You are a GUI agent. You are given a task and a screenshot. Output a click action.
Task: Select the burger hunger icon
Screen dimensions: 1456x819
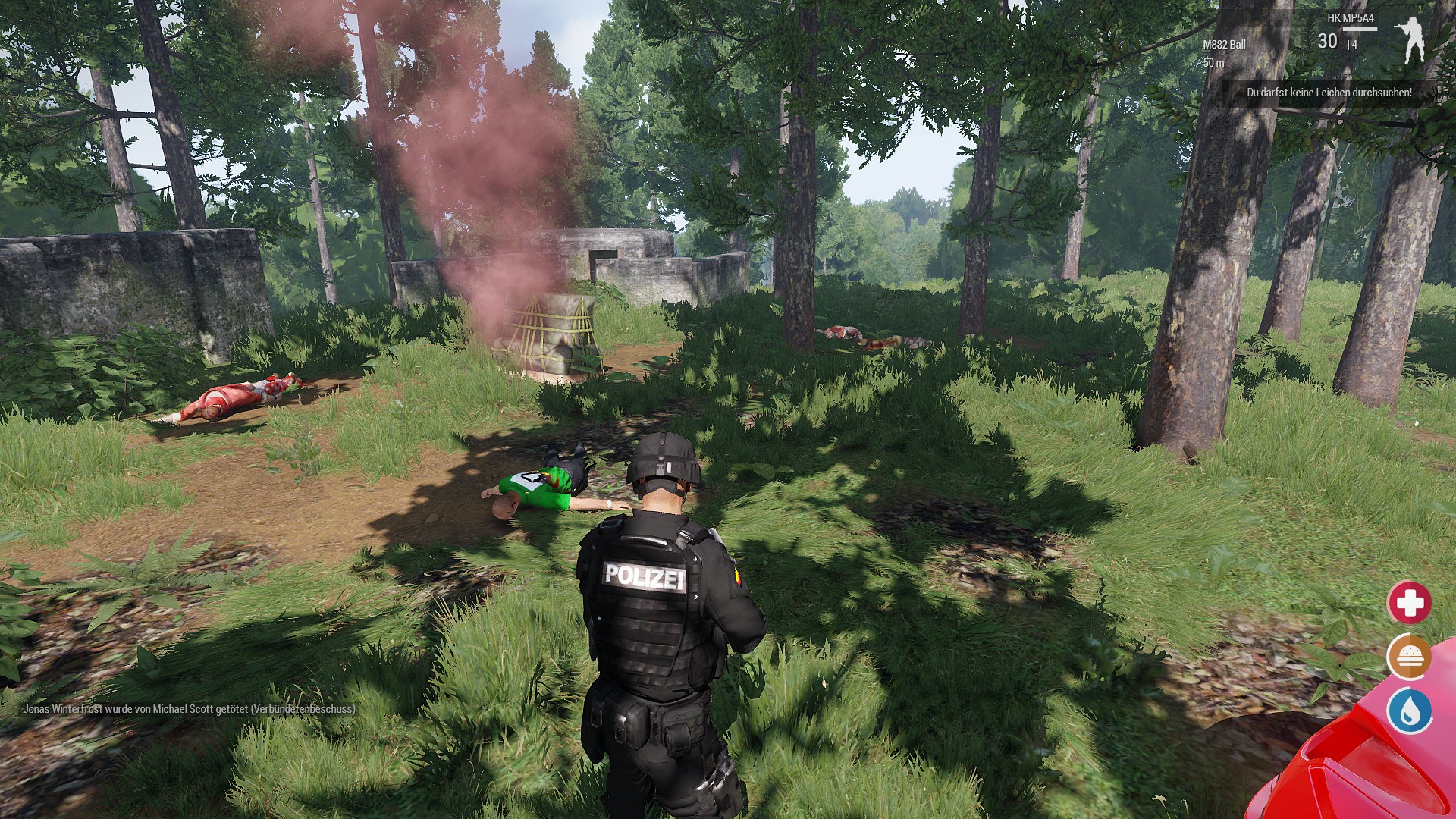(1409, 657)
